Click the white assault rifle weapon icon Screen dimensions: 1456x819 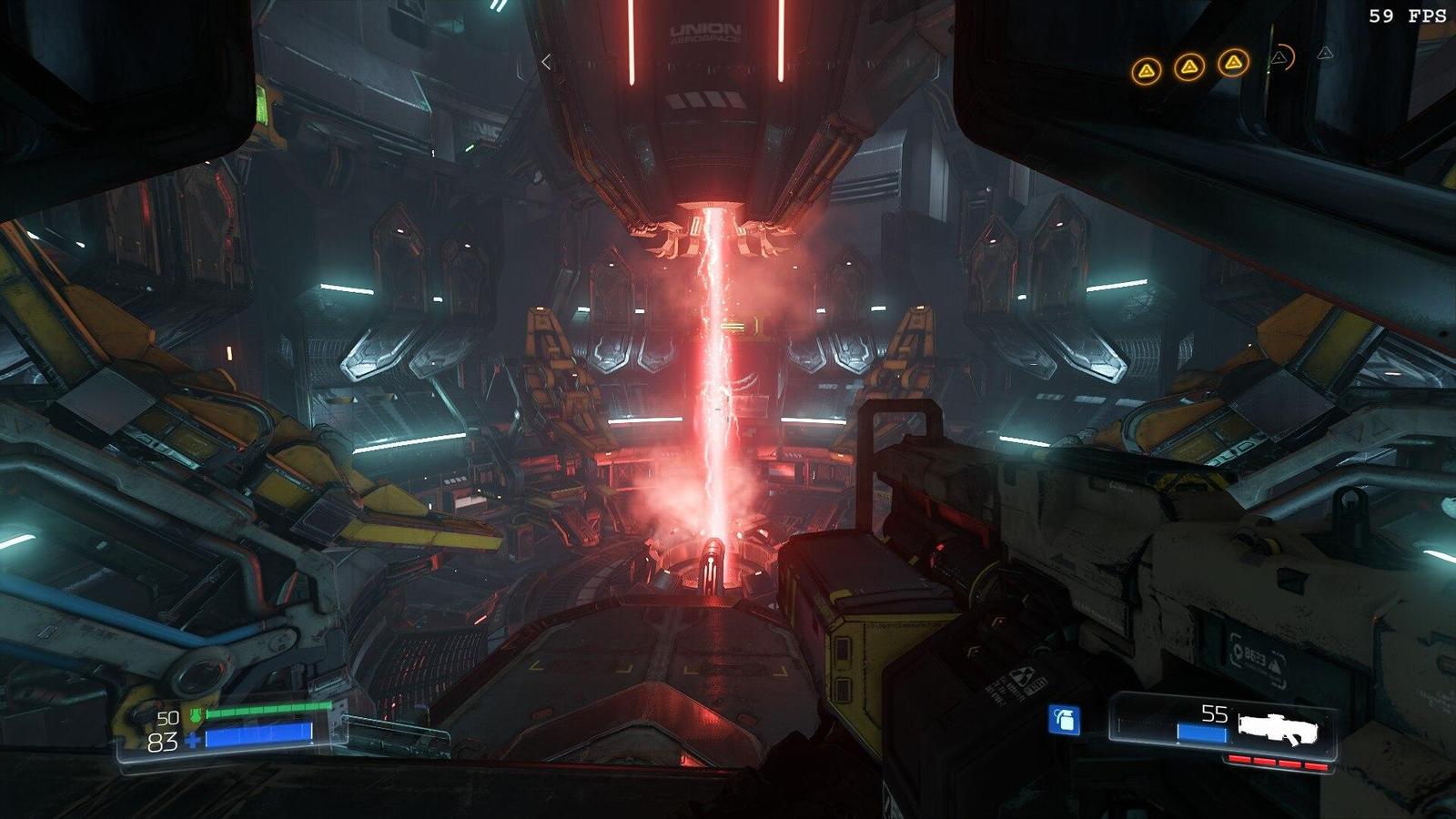tap(1277, 726)
